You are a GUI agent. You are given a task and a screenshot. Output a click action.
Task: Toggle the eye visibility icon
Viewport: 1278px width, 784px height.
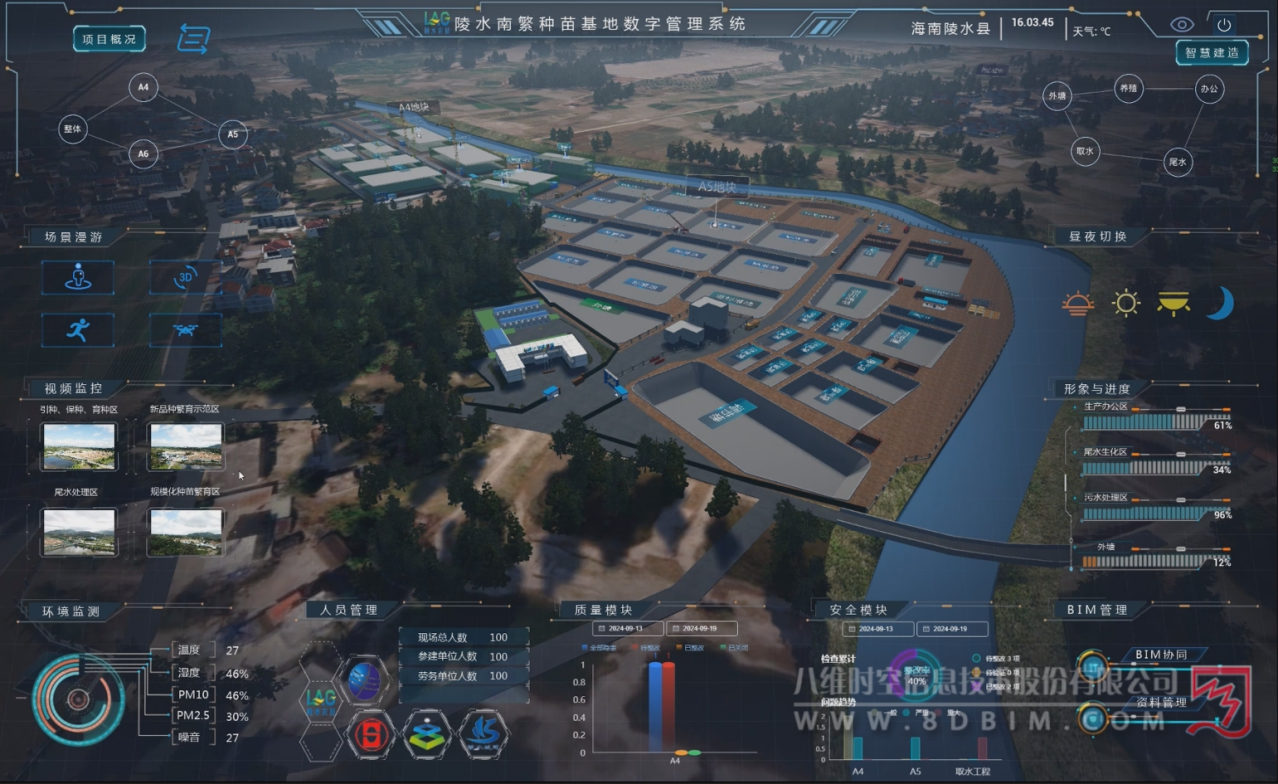(x=1182, y=24)
